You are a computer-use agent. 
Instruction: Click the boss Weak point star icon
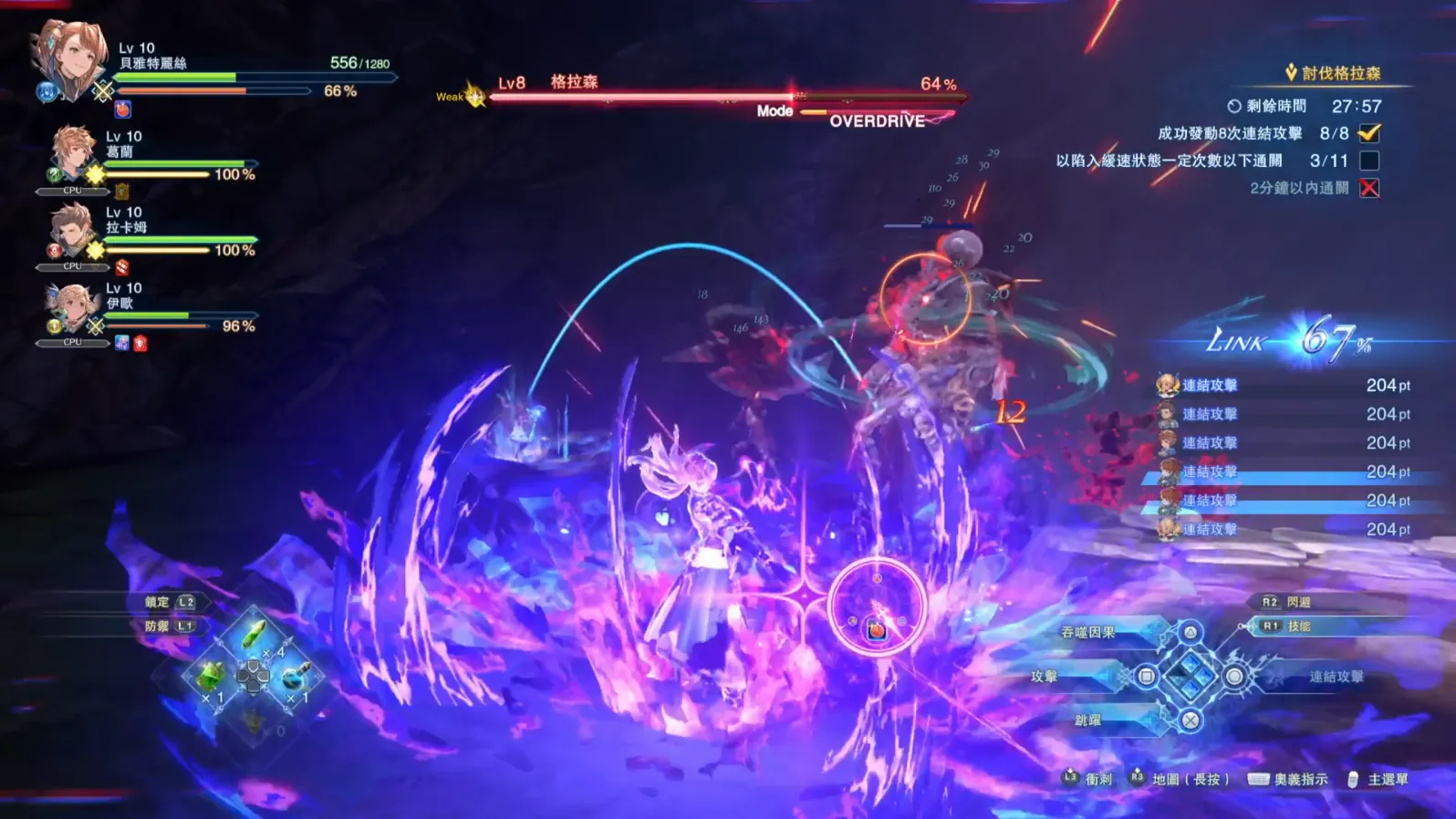coord(474,95)
